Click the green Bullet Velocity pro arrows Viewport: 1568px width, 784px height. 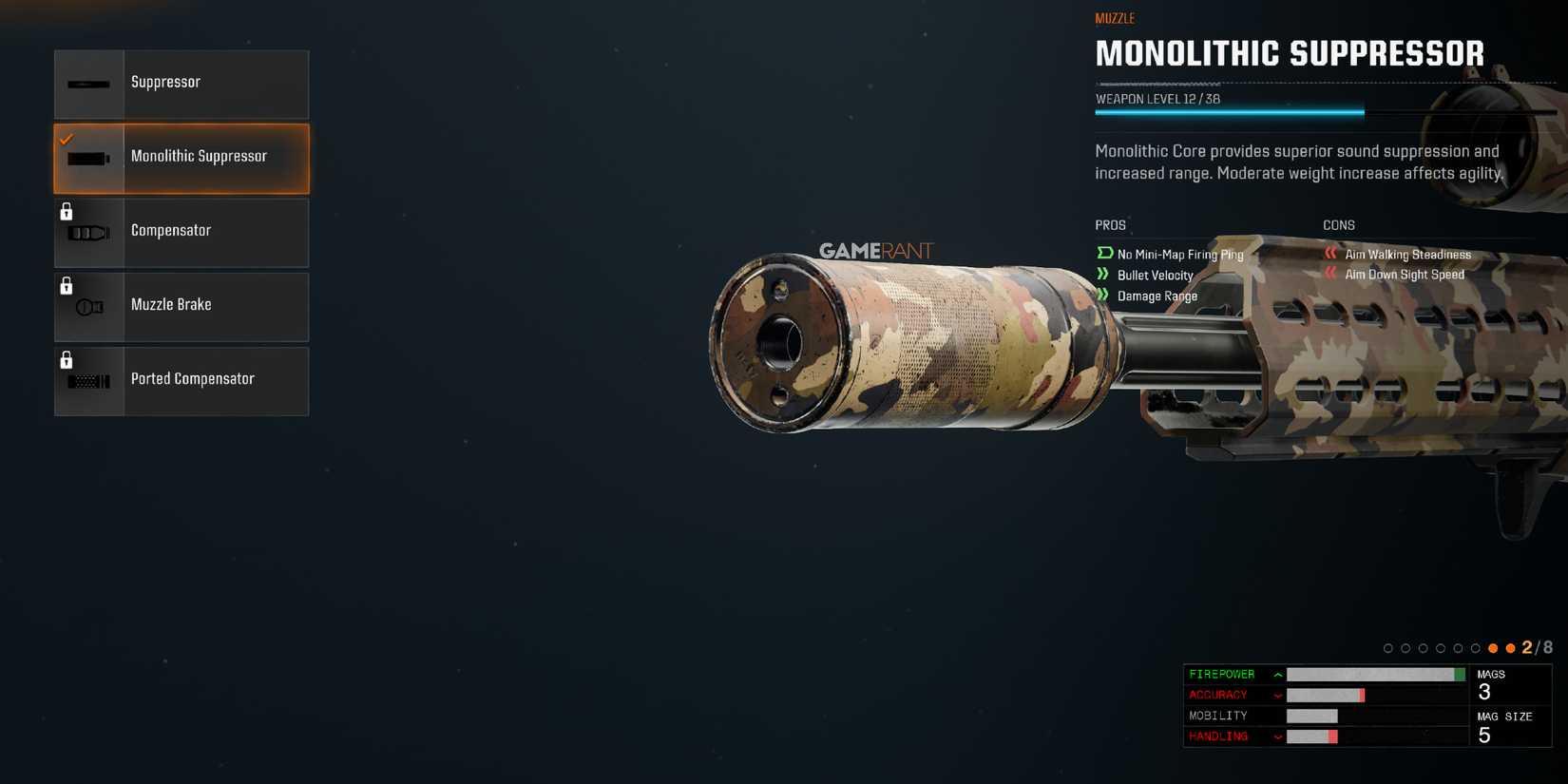[x=1104, y=275]
